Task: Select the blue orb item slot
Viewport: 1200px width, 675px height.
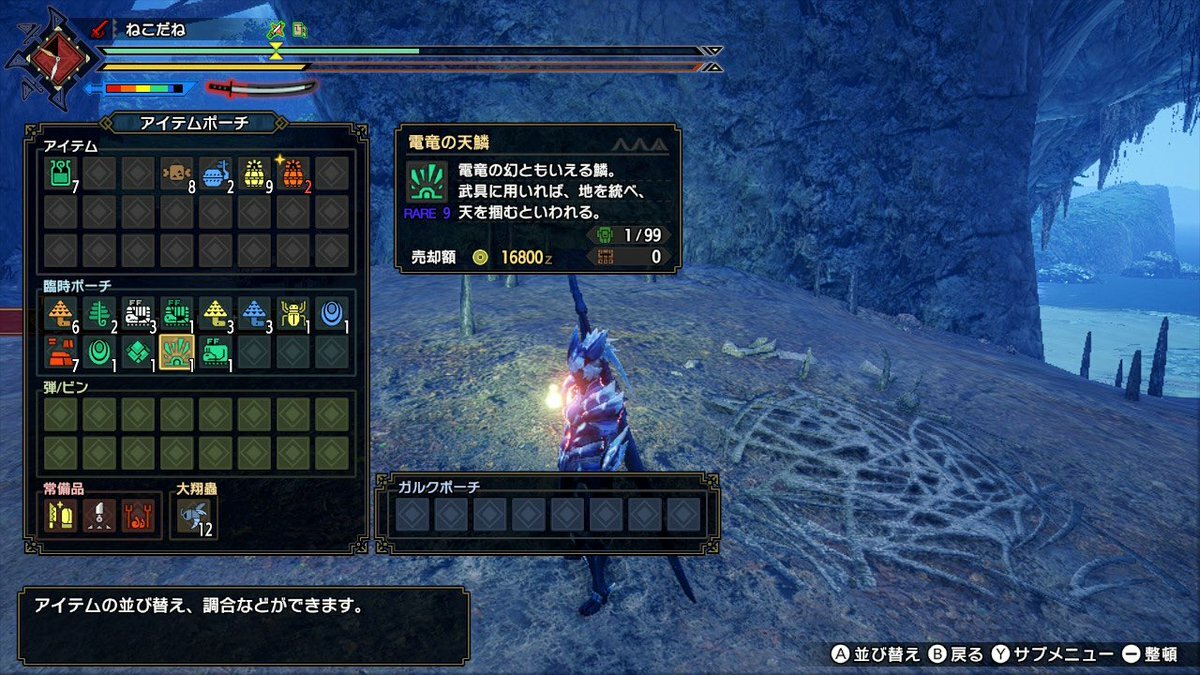Action: pos(331,314)
